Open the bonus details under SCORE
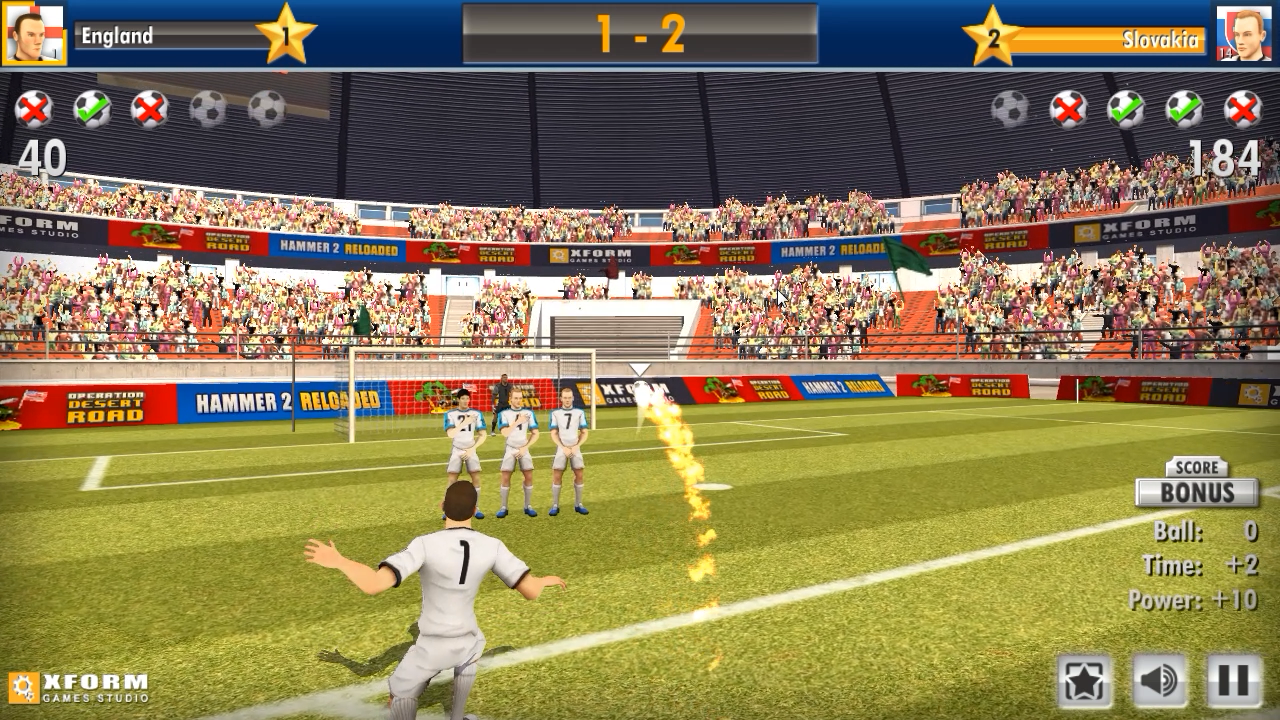Screen dimensions: 1280x720 pos(1196,468)
